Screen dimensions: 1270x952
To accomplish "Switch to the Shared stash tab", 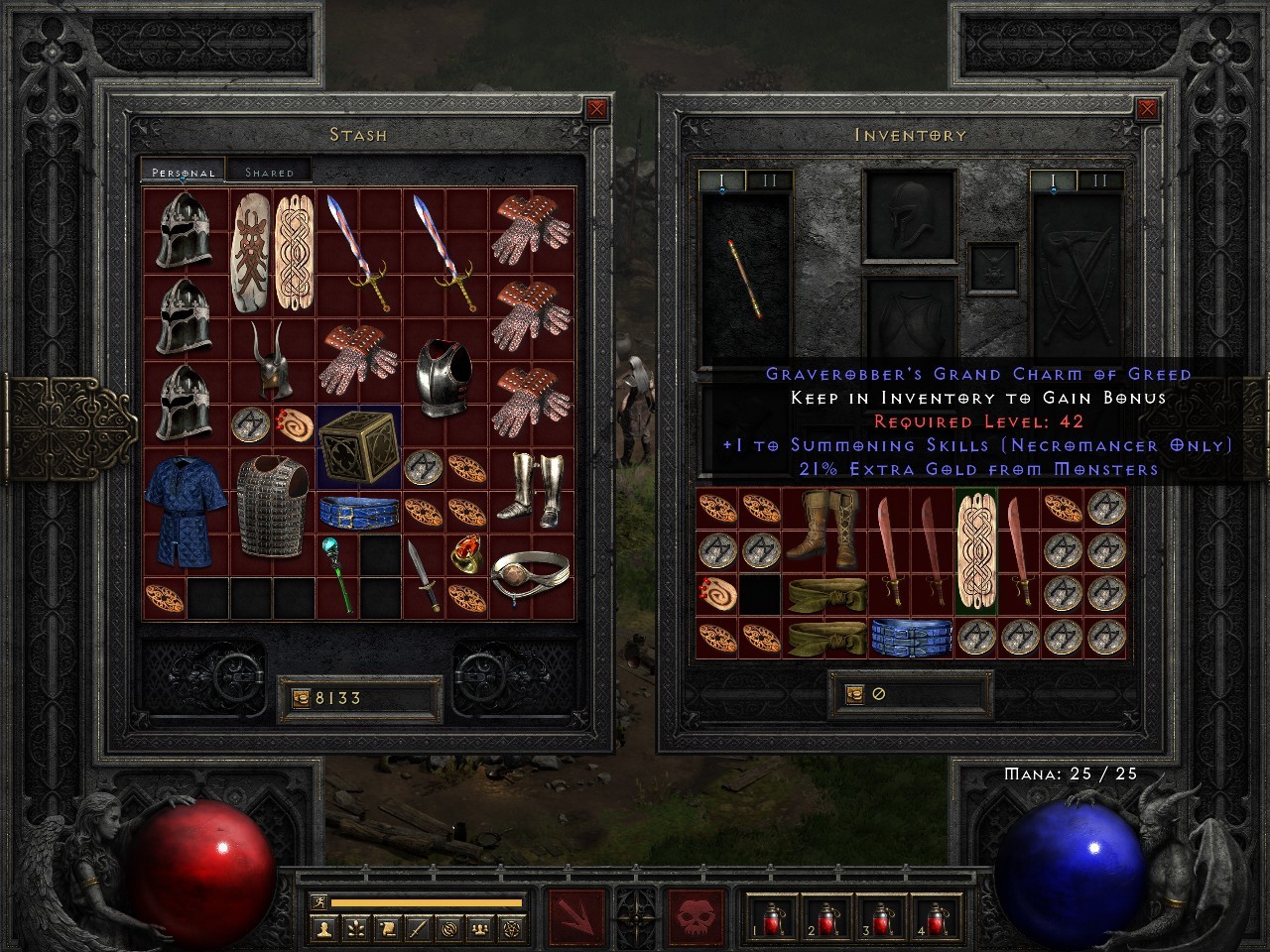I will coord(270,171).
